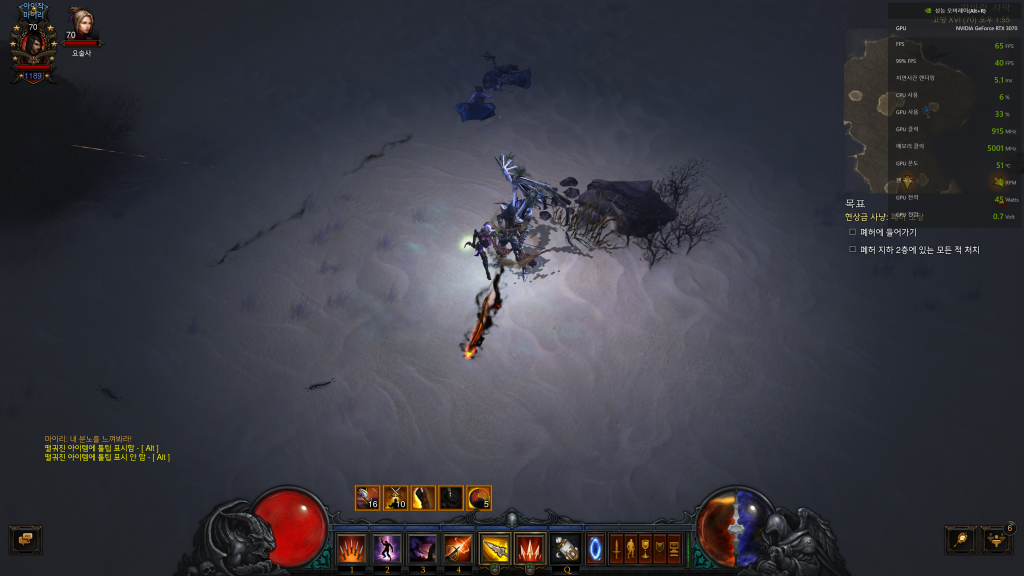
Task: Select the golden javelin left-mouse skill
Action: [495, 548]
